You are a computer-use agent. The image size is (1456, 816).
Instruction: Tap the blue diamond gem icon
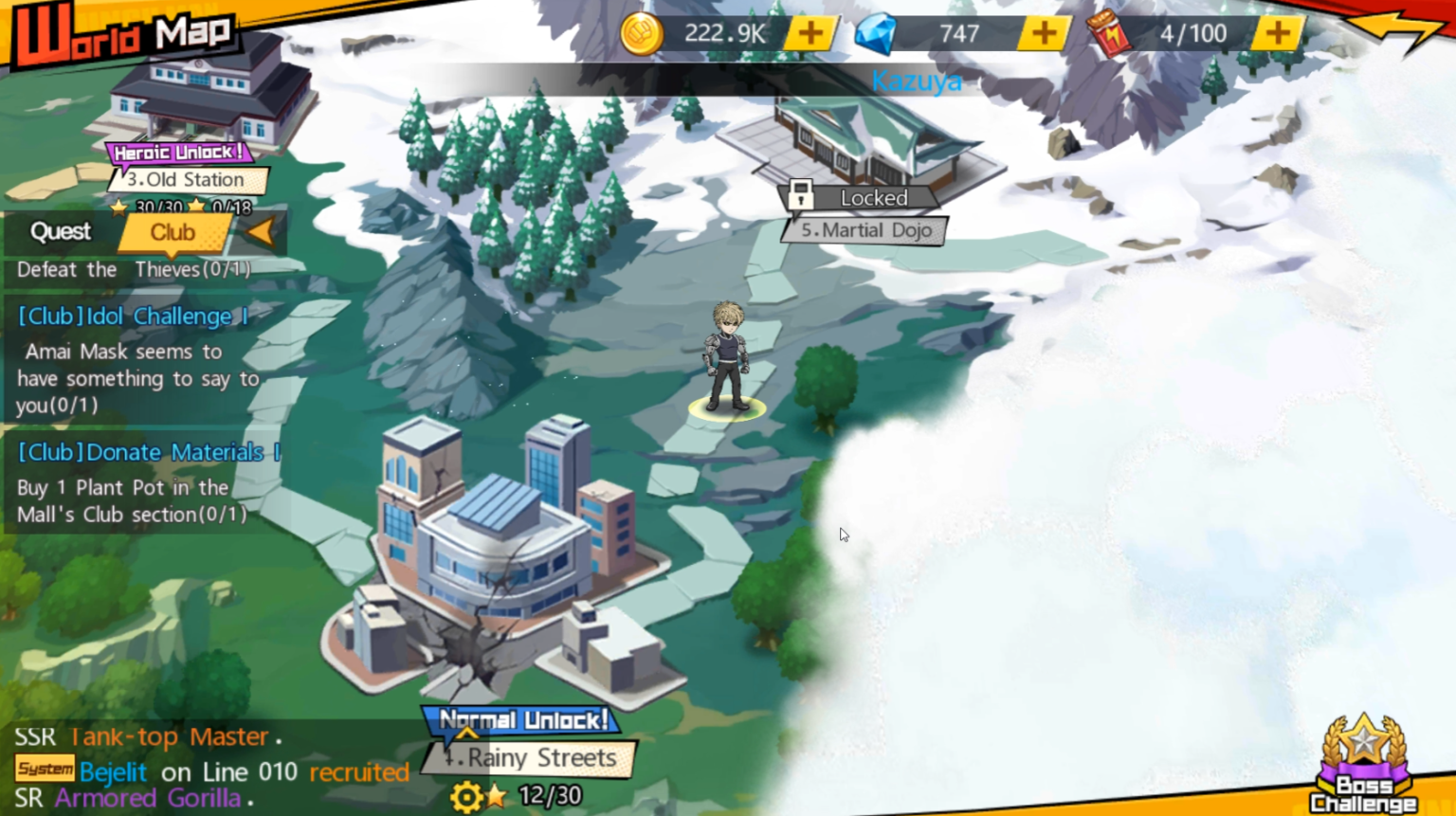877,33
